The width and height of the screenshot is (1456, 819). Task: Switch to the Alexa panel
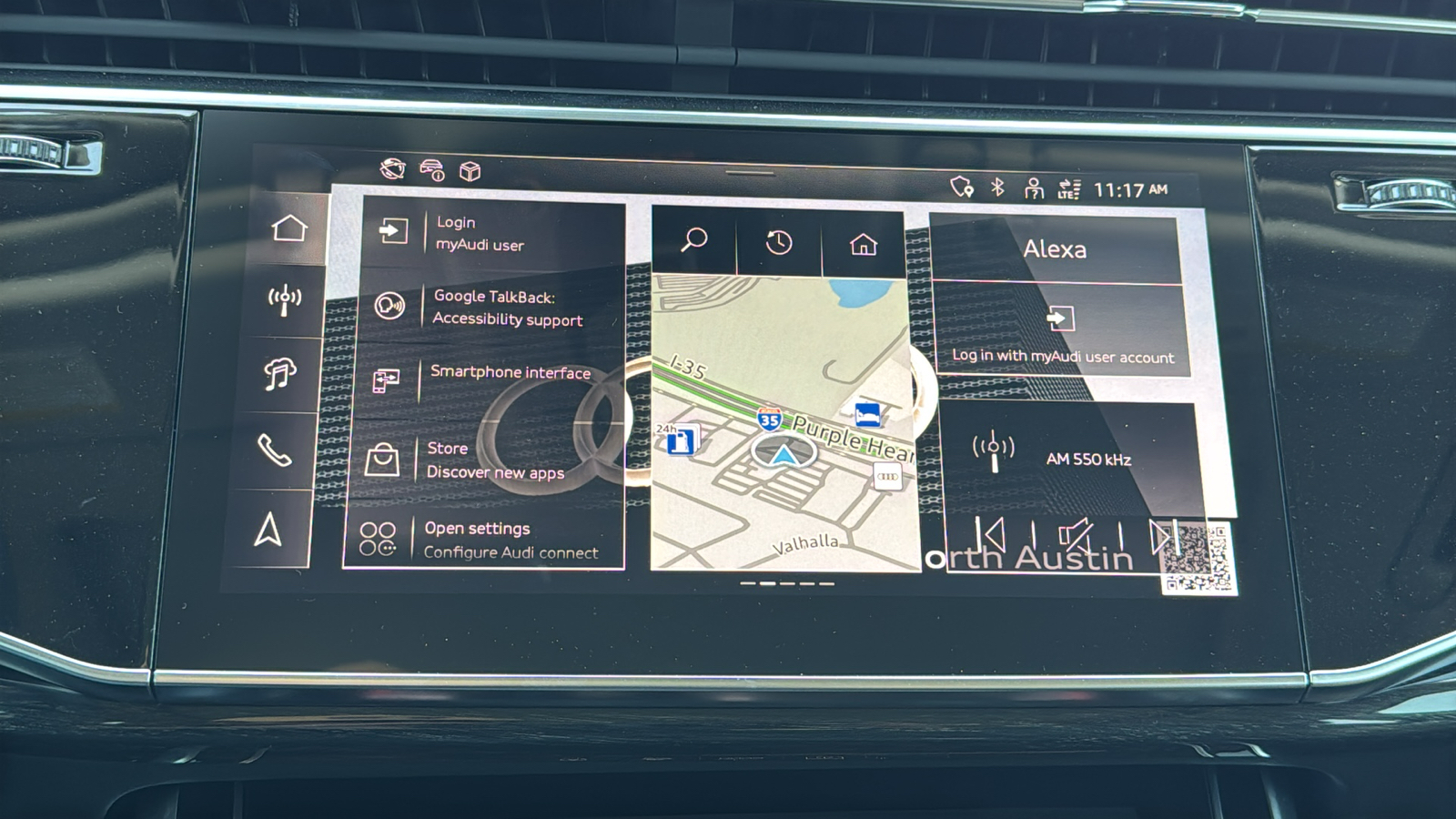(x=1057, y=249)
